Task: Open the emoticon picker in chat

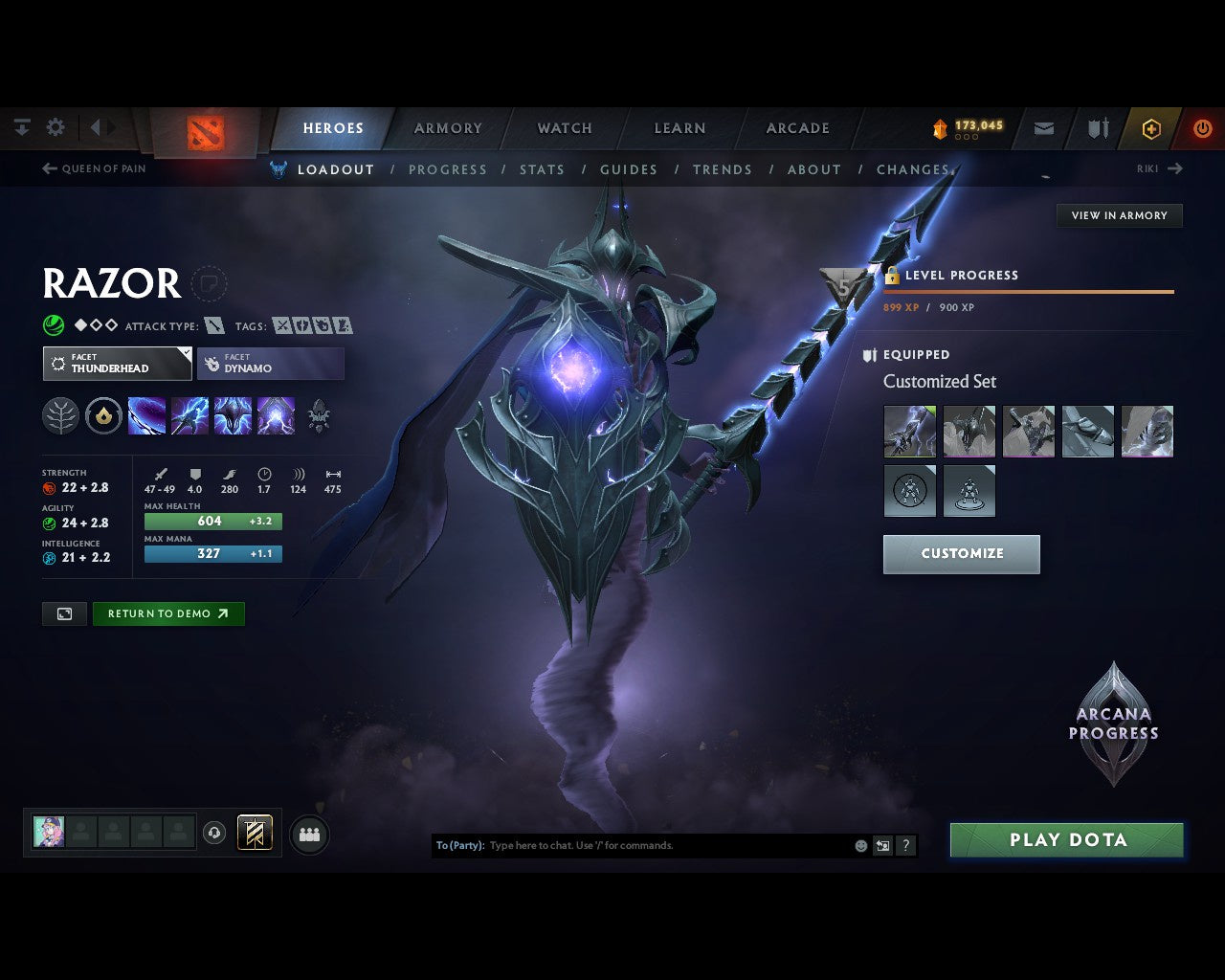Action: click(x=859, y=845)
